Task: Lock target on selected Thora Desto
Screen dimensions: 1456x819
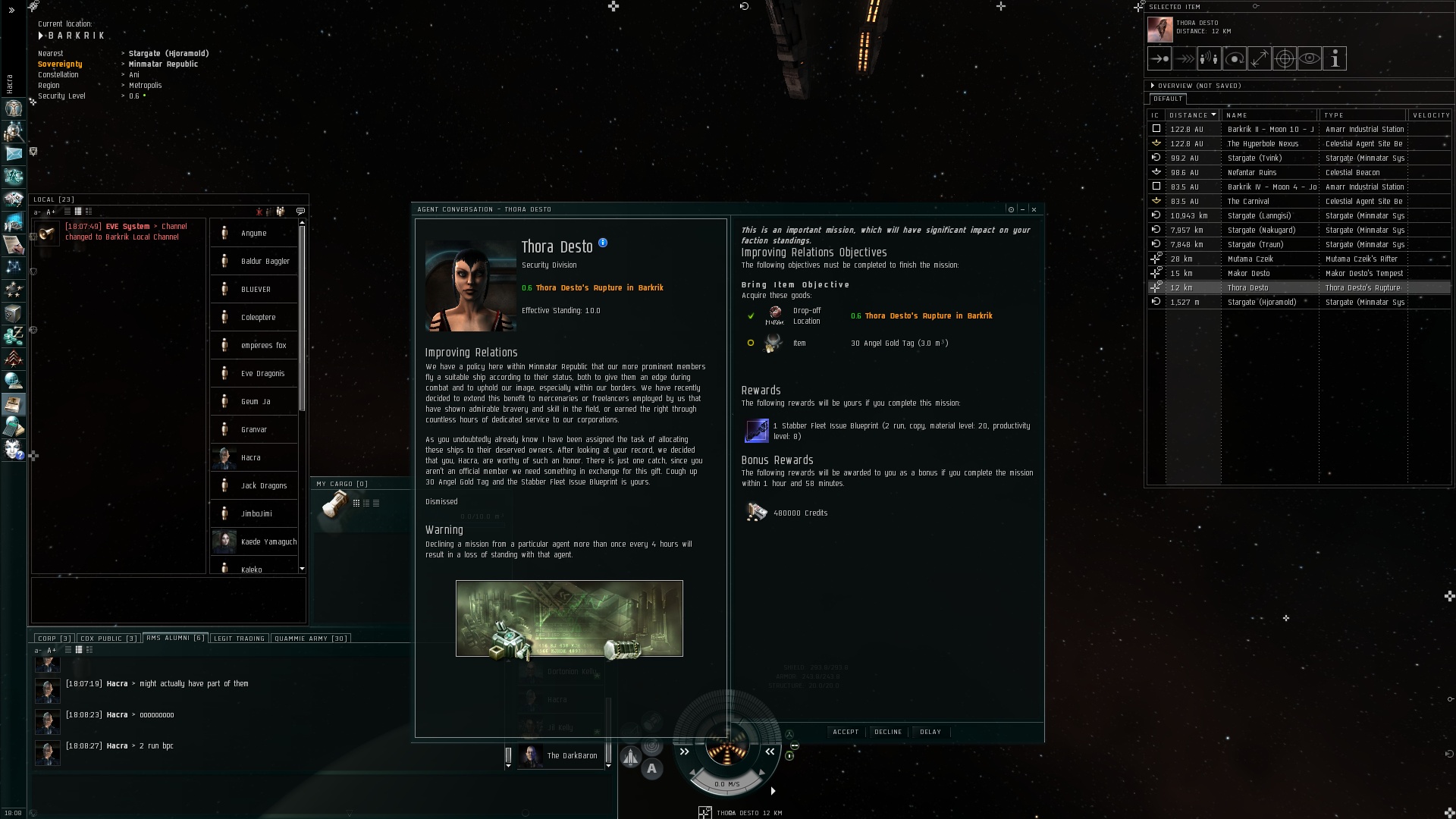Action: [x=1285, y=58]
